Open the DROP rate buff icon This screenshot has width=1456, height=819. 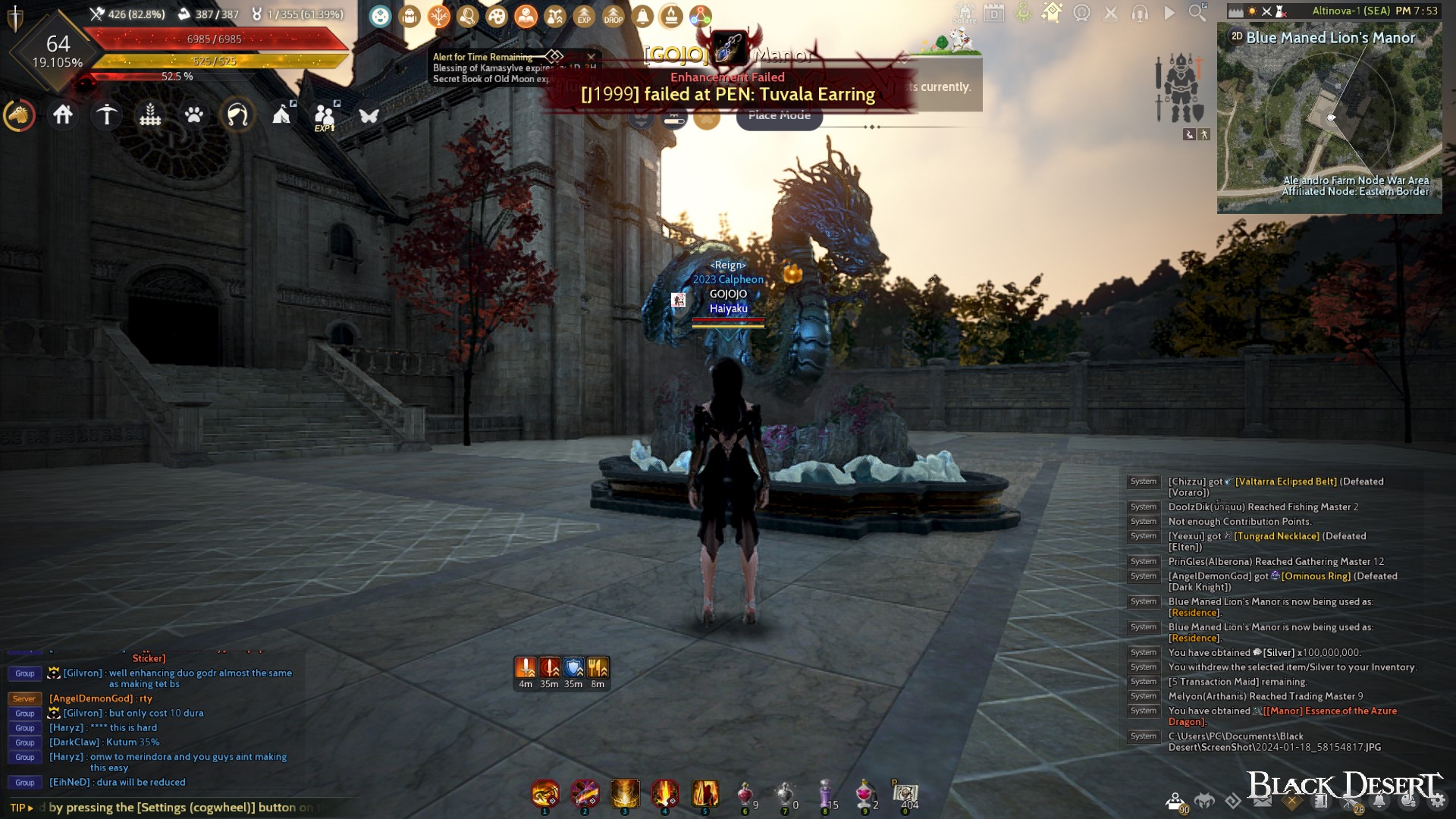613,14
